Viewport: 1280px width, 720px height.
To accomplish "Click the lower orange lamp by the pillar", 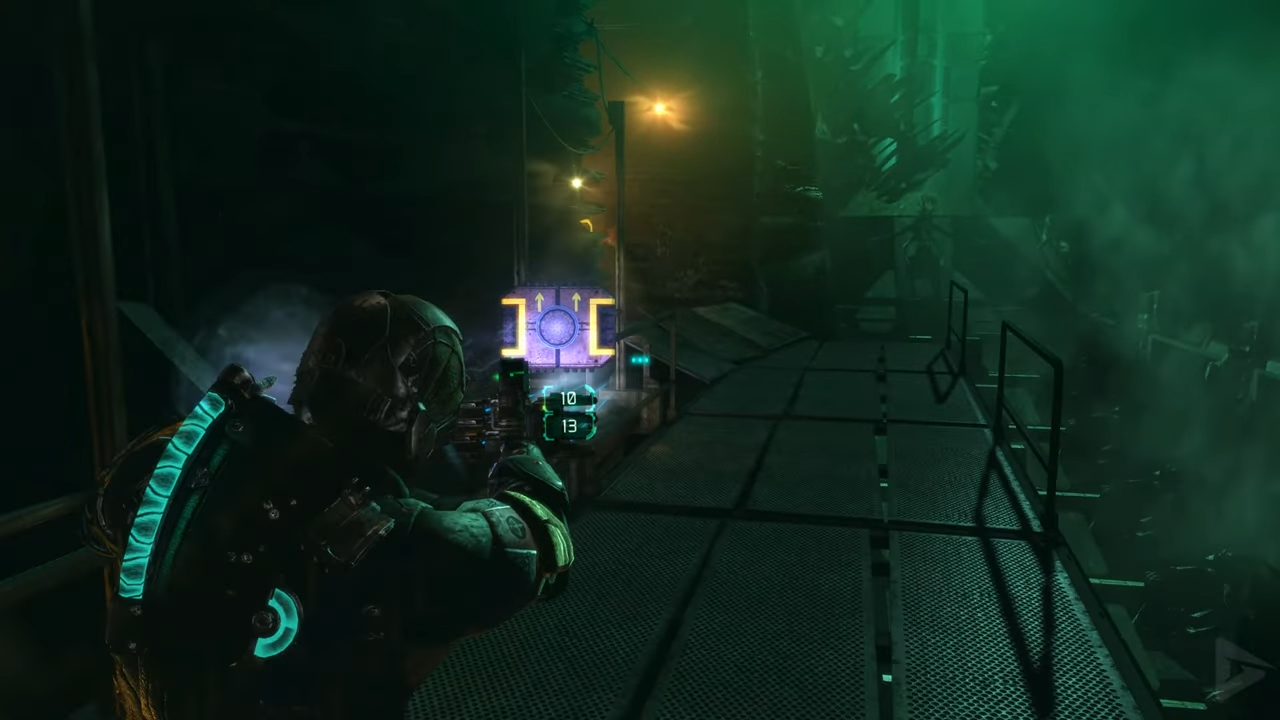I will (x=576, y=181).
